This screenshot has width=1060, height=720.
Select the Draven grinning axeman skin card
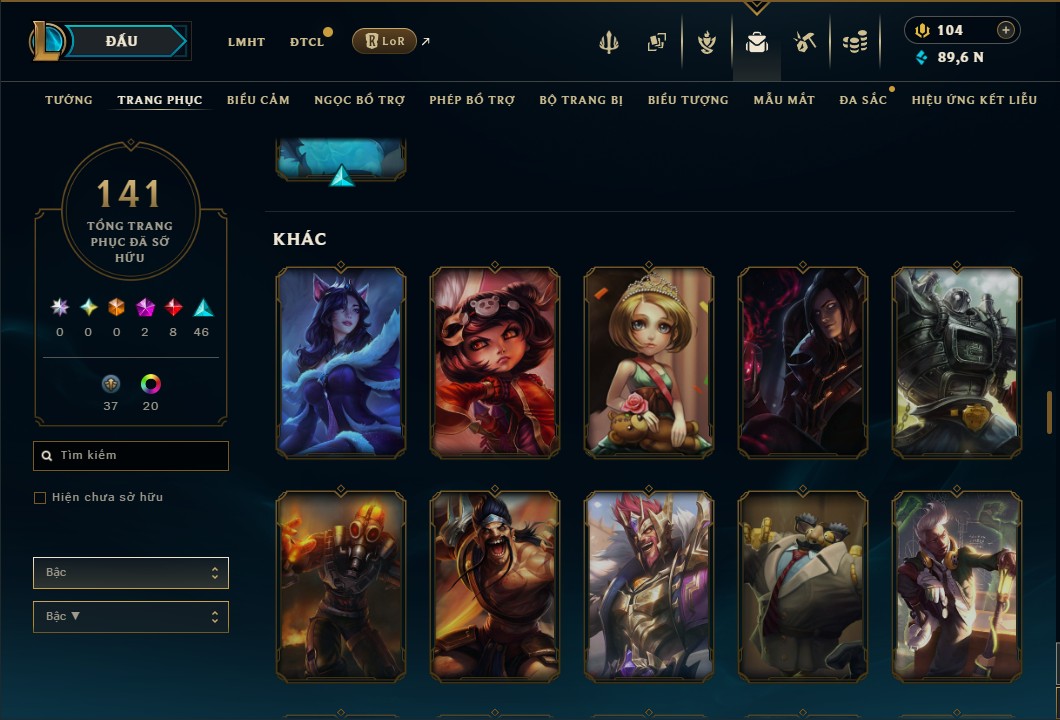pyautogui.click(x=495, y=586)
